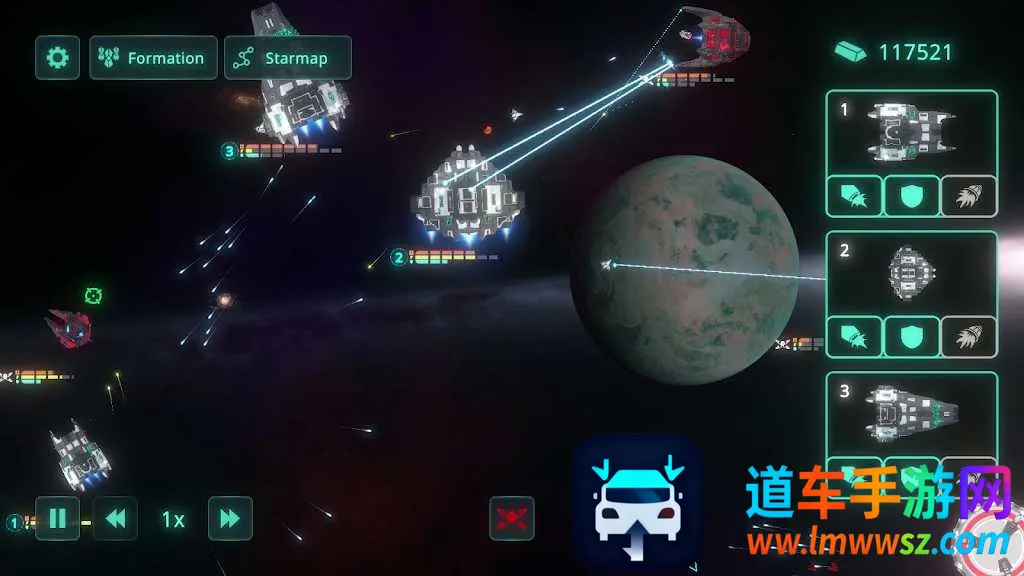The height and width of the screenshot is (576, 1024).
Task: Activate ship 1's shield ability
Action: tap(911, 196)
